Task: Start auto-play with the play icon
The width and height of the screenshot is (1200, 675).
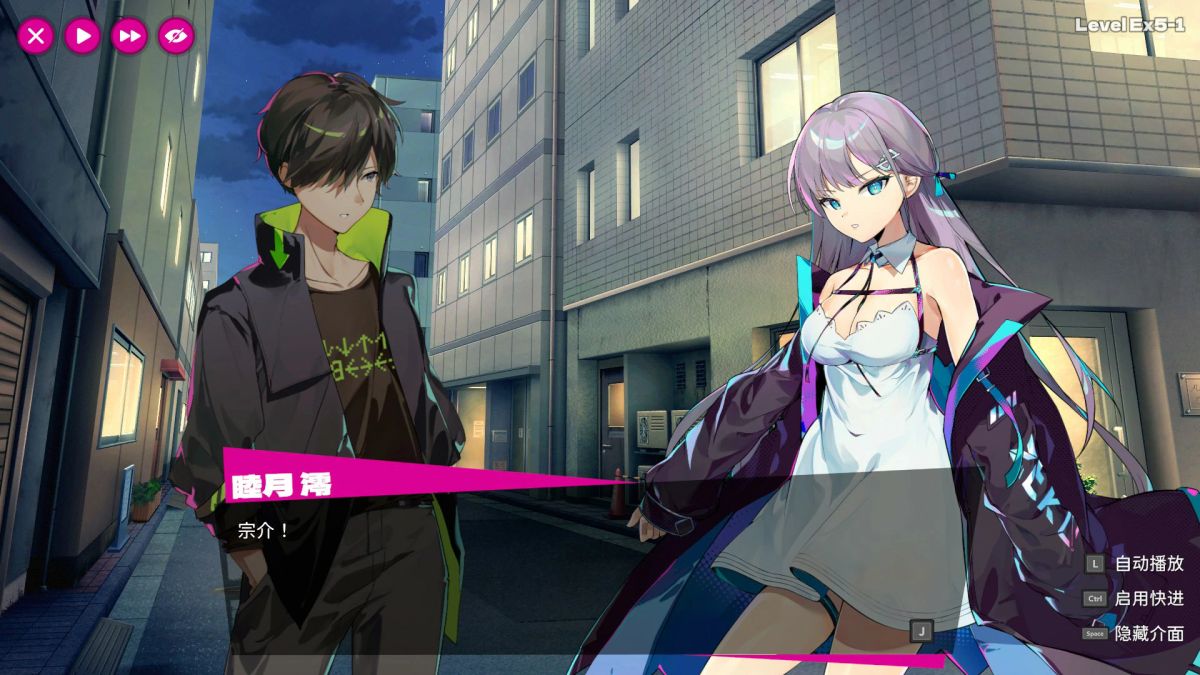Action: tap(83, 37)
